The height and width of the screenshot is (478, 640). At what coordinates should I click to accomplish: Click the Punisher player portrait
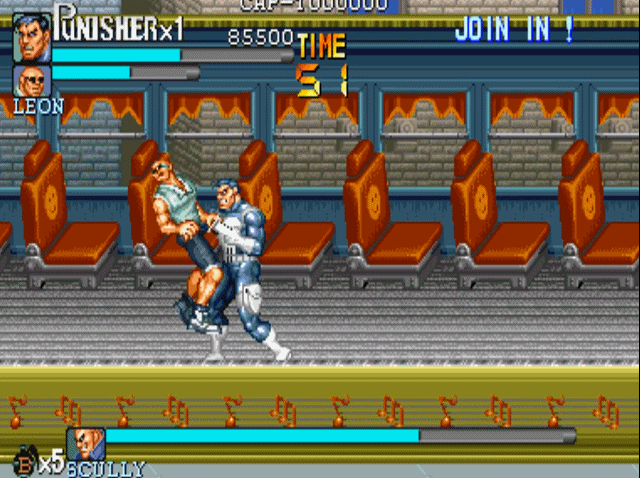point(31,40)
